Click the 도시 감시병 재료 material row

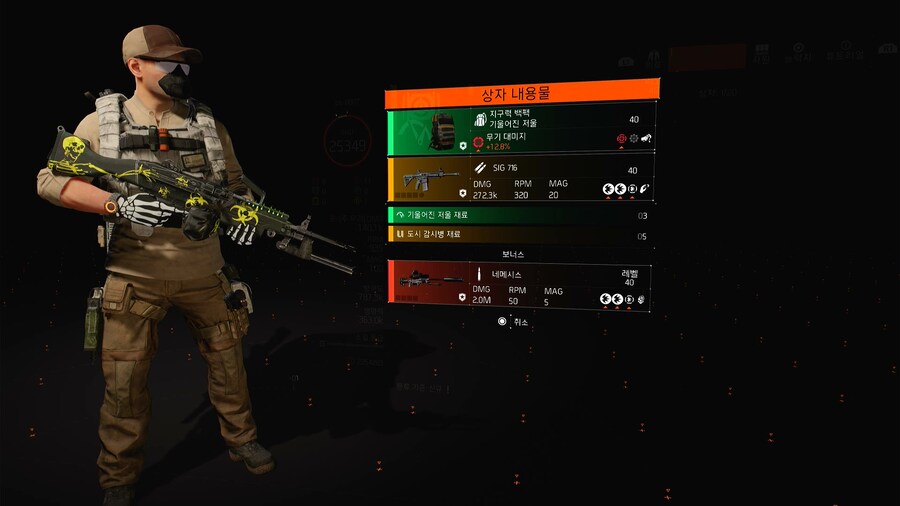(x=522, y=236)
